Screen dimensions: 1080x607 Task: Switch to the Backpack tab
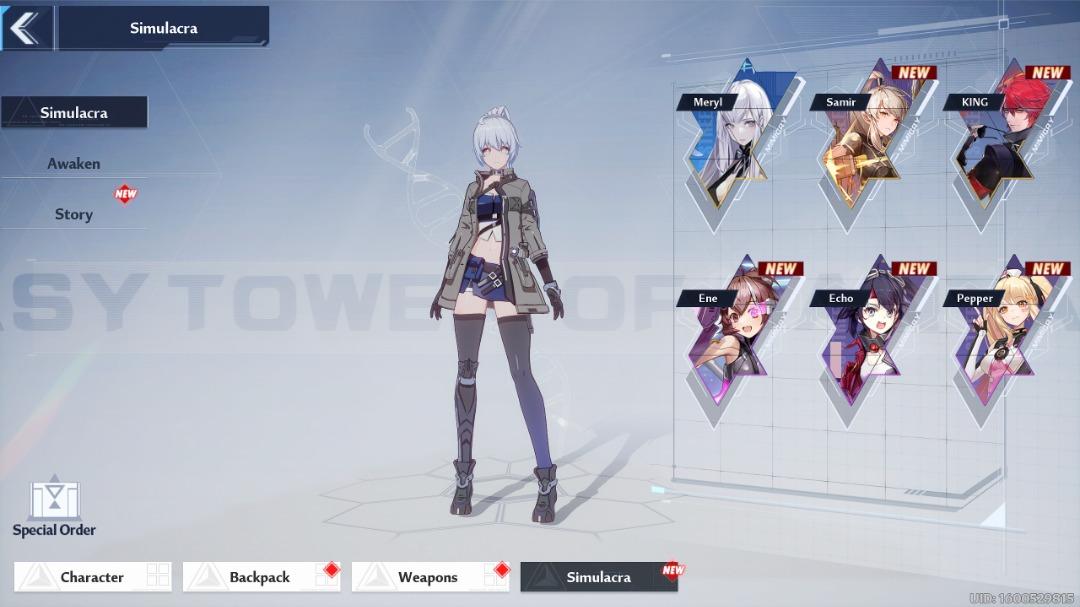[x=260, y=577]
